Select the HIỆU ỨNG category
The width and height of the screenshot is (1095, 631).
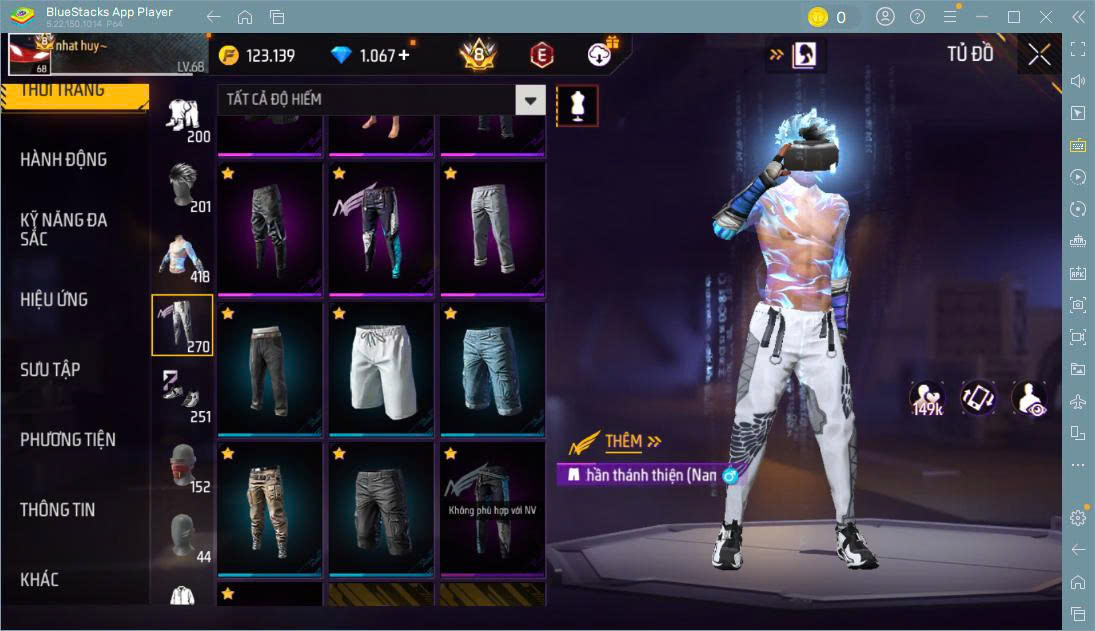coord(54,299)
